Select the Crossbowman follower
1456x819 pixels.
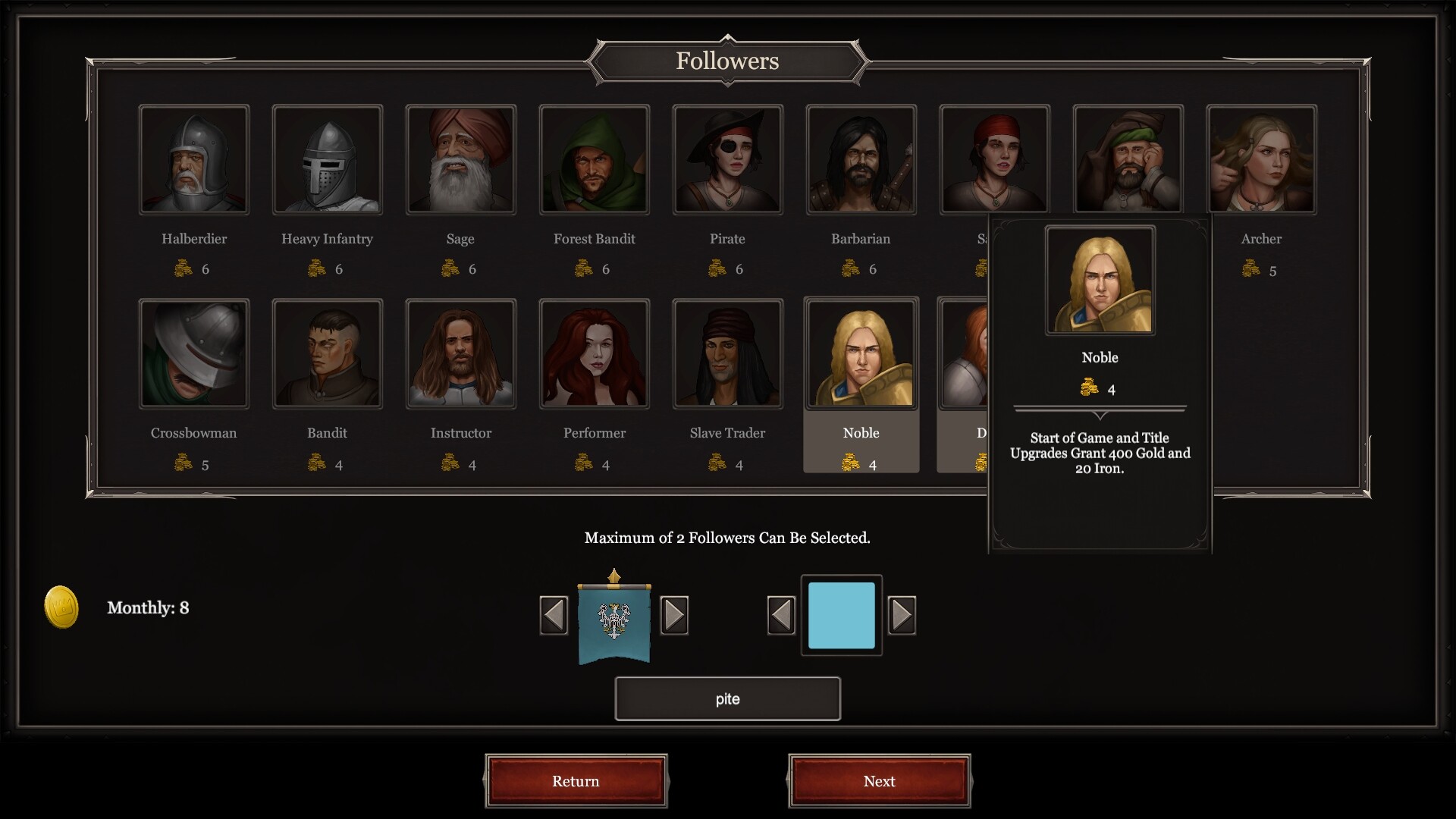click(x=194, y=354)
